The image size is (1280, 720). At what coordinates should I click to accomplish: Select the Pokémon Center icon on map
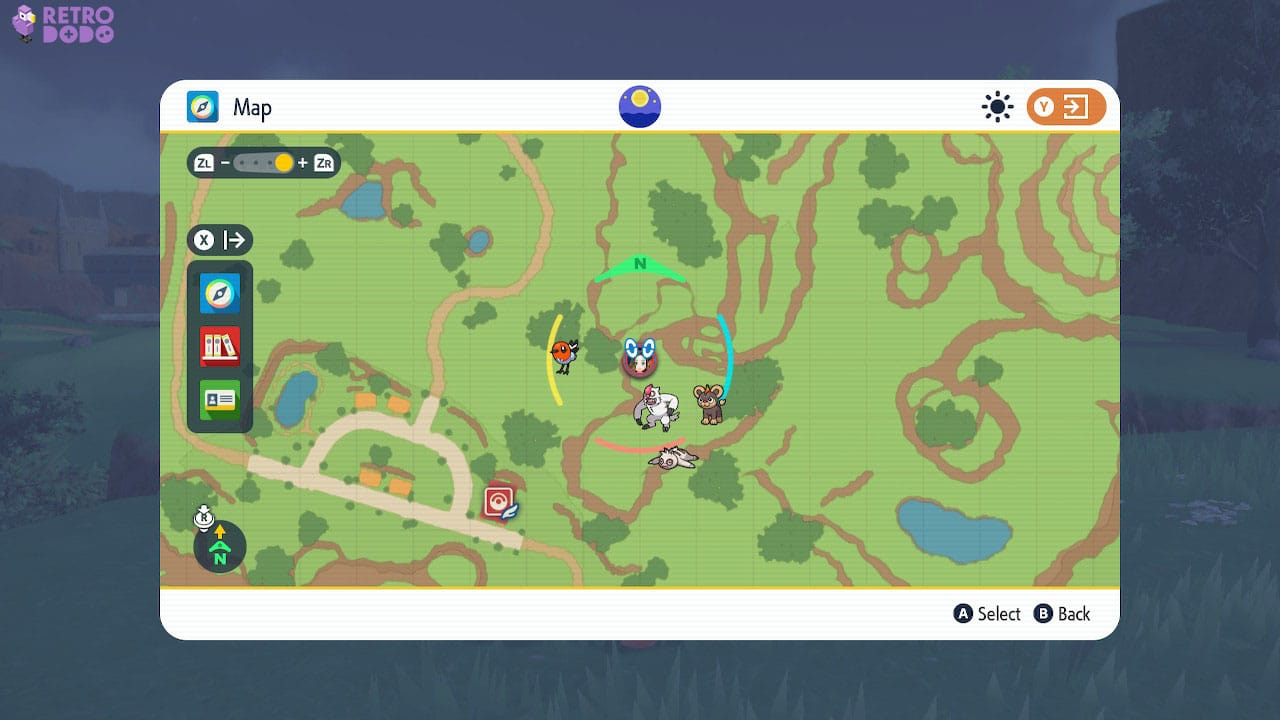[x=497, y=500]
